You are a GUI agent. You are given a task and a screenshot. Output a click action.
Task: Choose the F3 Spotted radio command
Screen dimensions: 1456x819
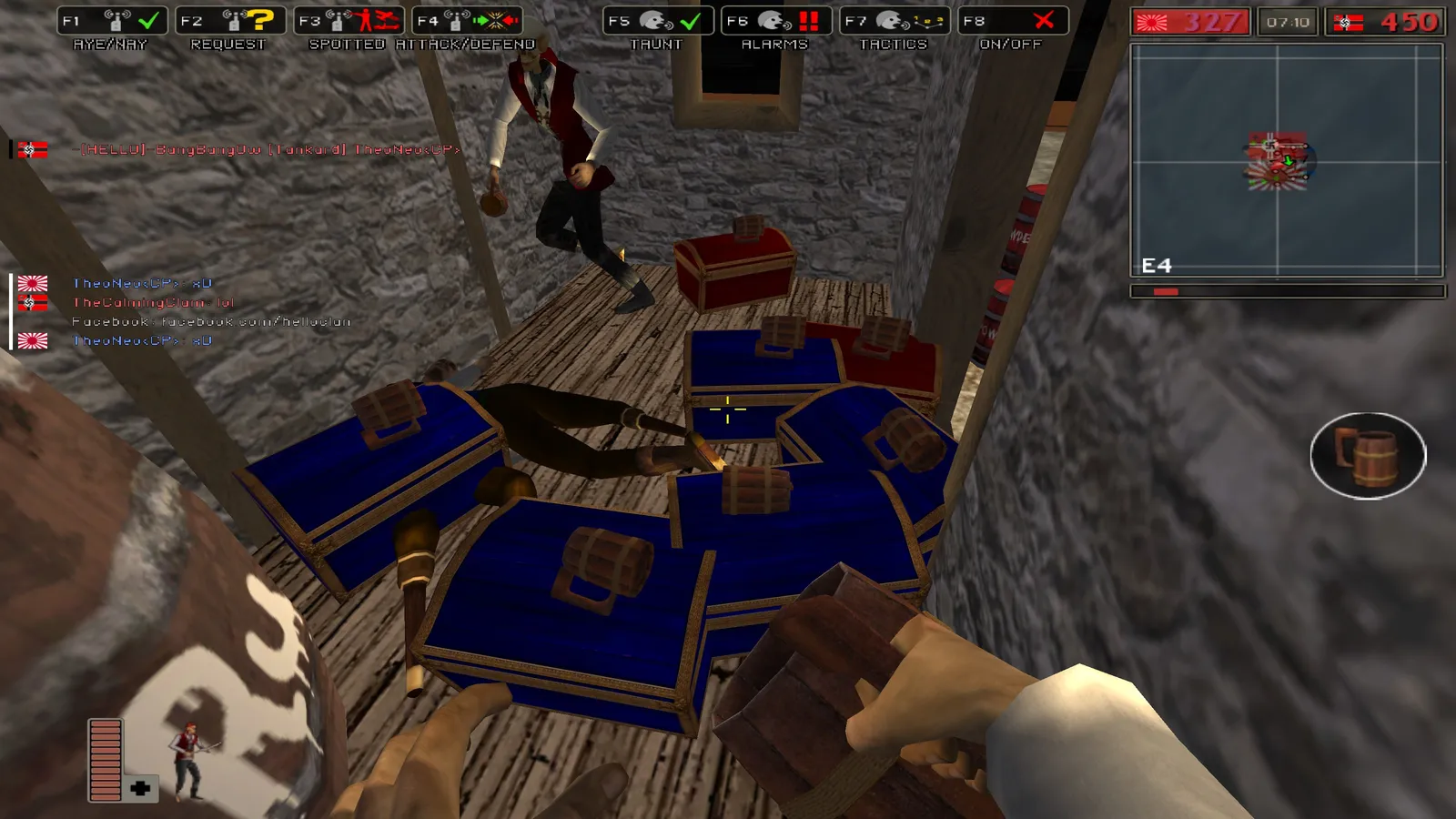tap(349, 21)
